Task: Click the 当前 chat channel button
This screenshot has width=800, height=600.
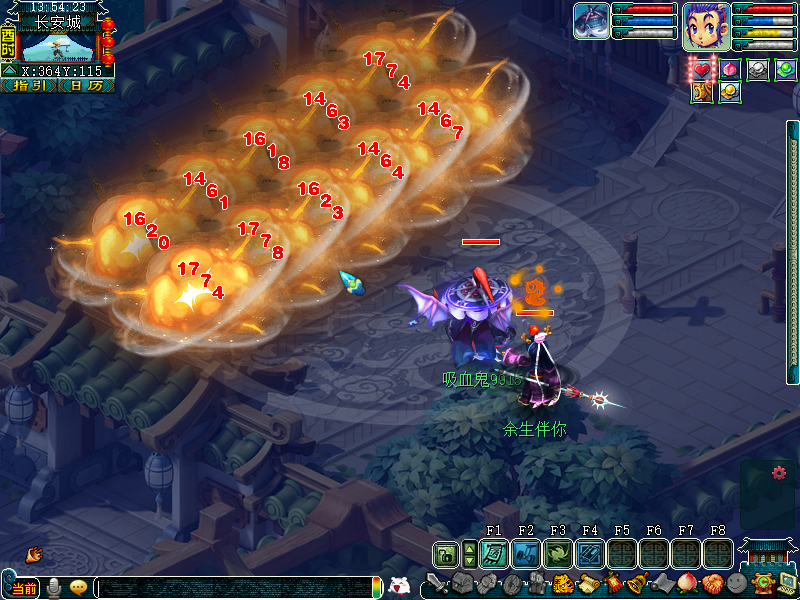Action: (x=24, y=588)
